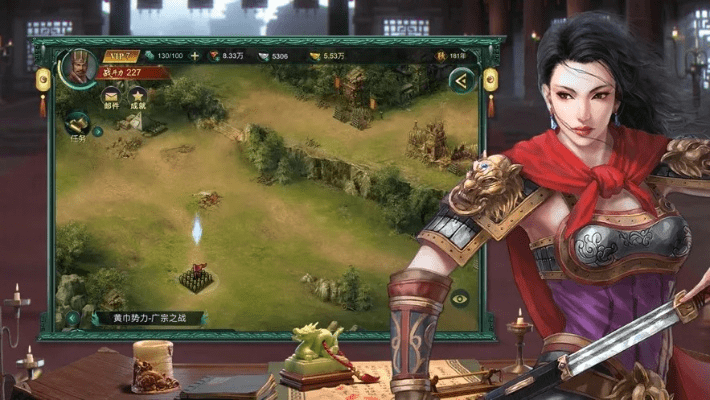The width and height of the screenshot is (710, 400).
Task: Open the player avatar portrait
Action: pyautogui.click(x=76, y=66)
